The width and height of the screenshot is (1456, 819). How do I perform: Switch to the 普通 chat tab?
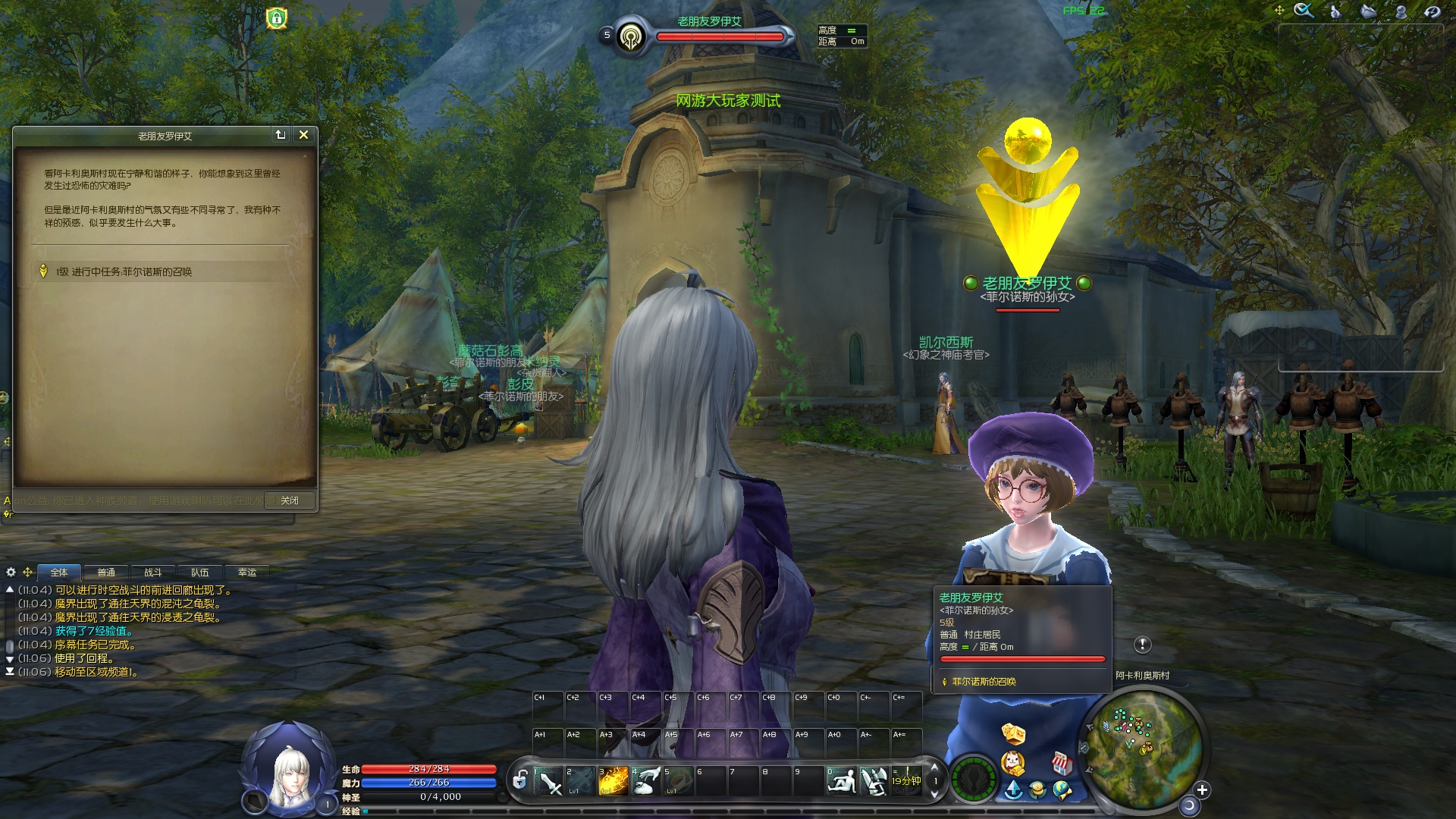pos(106,573)
